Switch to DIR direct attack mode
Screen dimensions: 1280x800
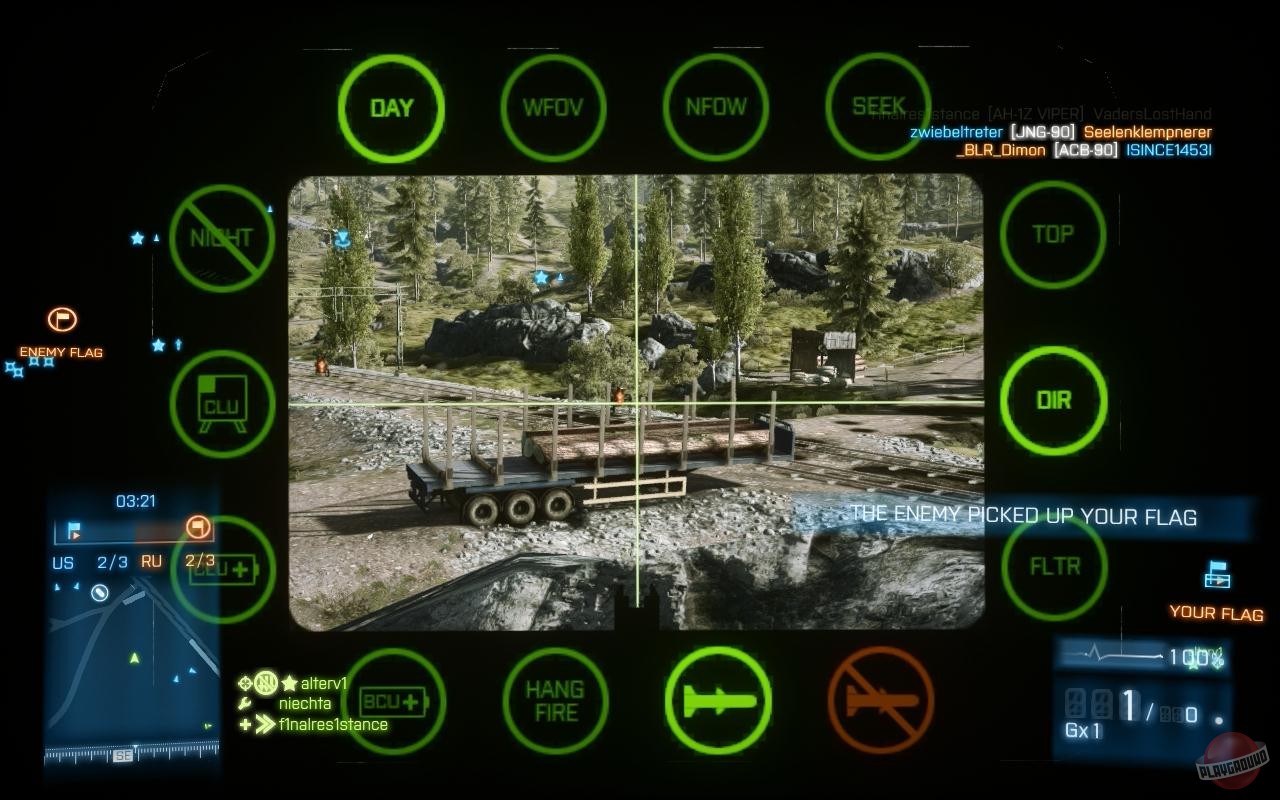point(1053,400)
